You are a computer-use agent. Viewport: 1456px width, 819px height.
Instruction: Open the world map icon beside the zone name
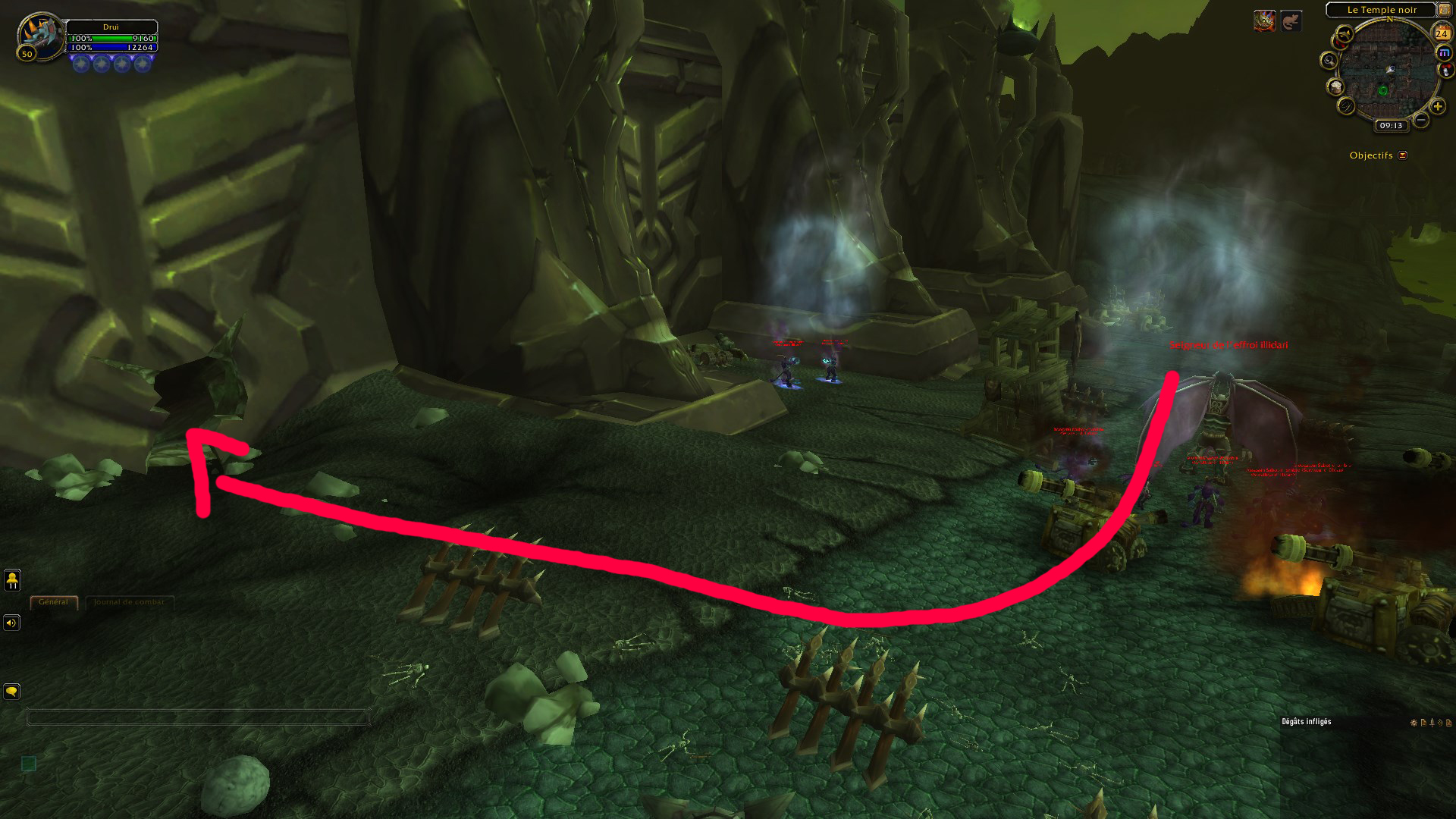1444,11
